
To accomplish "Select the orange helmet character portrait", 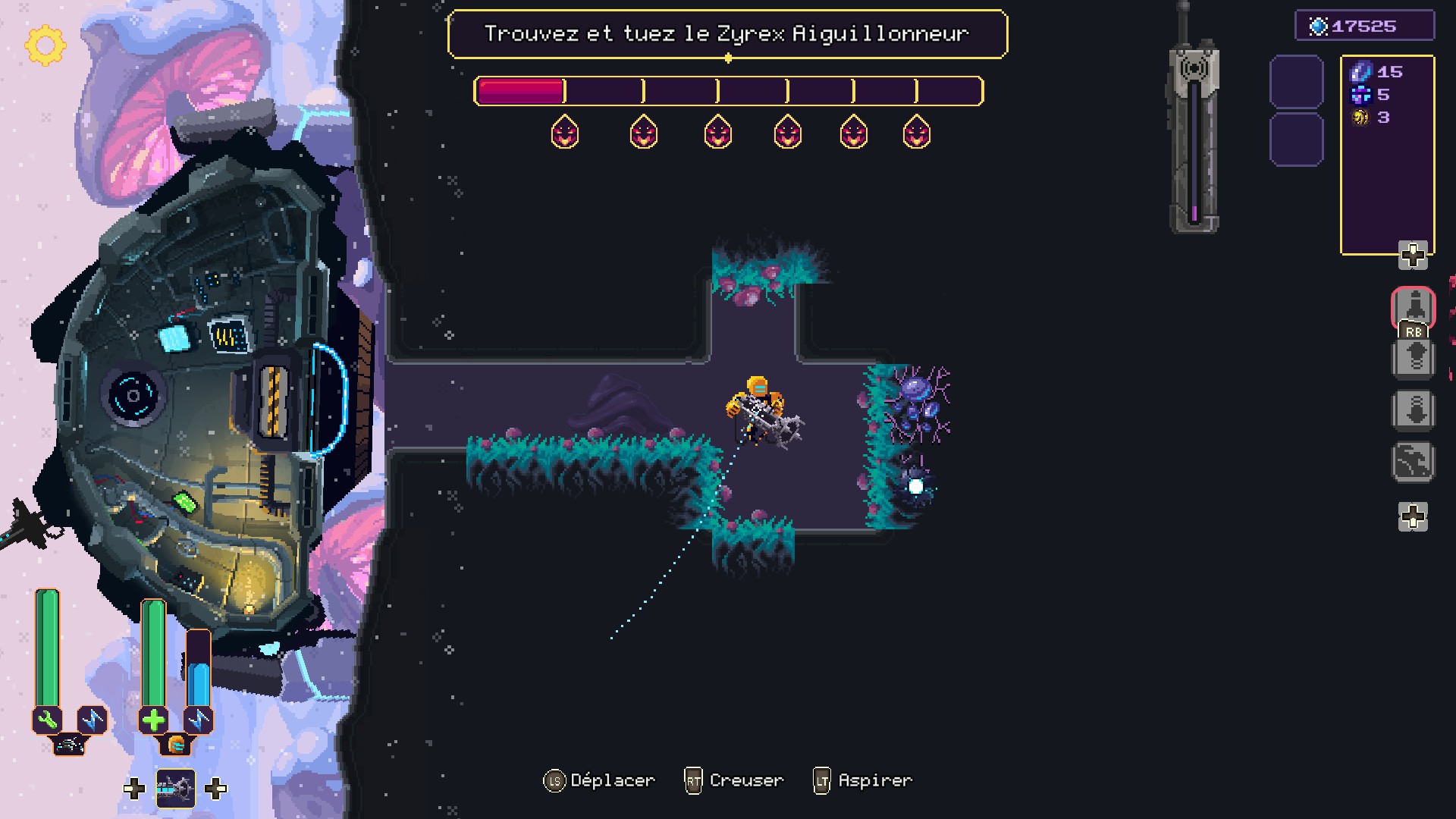I will pyautogui.click(x=176, y=745).
